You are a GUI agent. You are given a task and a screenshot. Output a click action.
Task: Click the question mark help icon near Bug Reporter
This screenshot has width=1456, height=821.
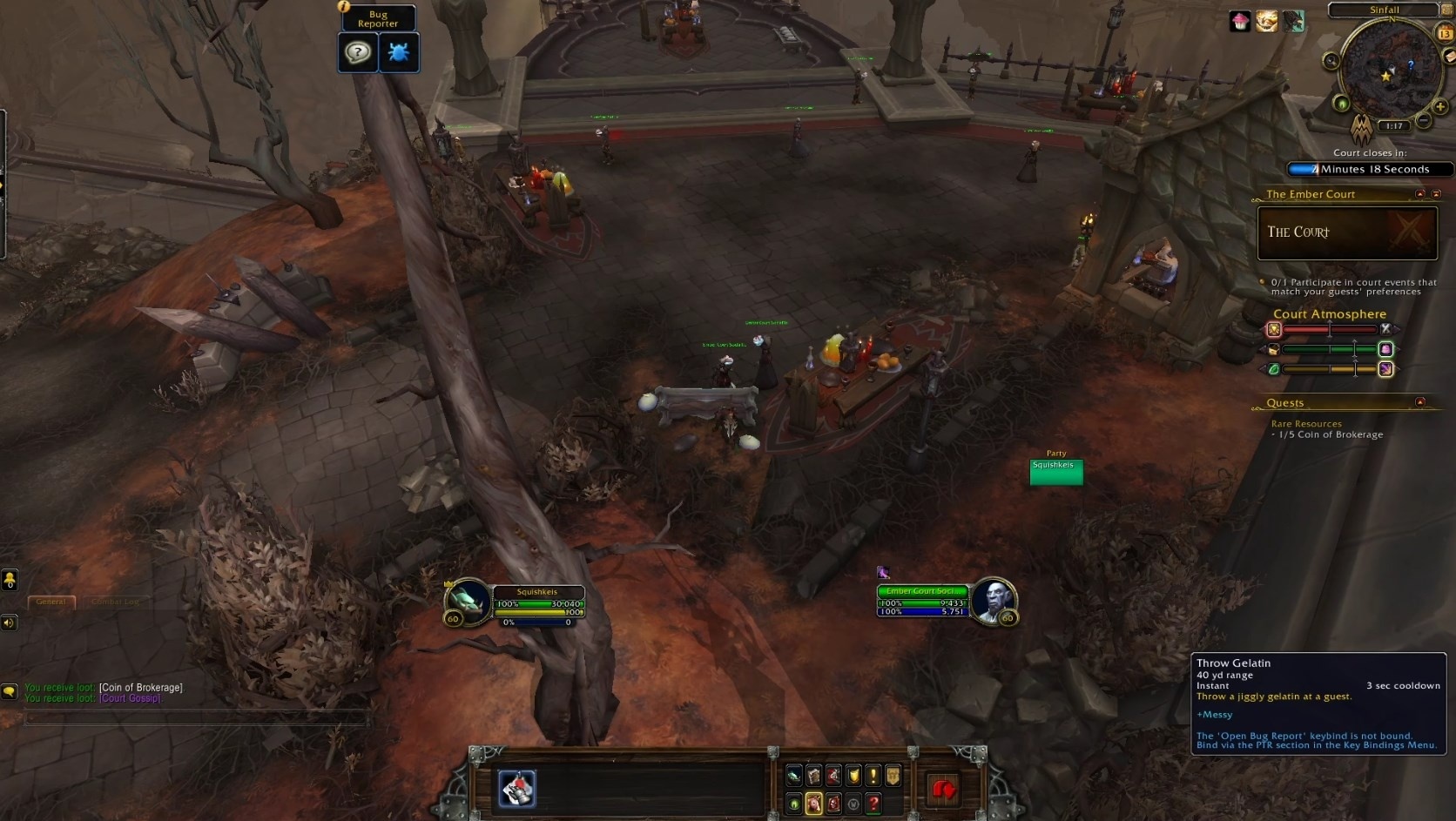pyautogui.click(x=358, y=52)
